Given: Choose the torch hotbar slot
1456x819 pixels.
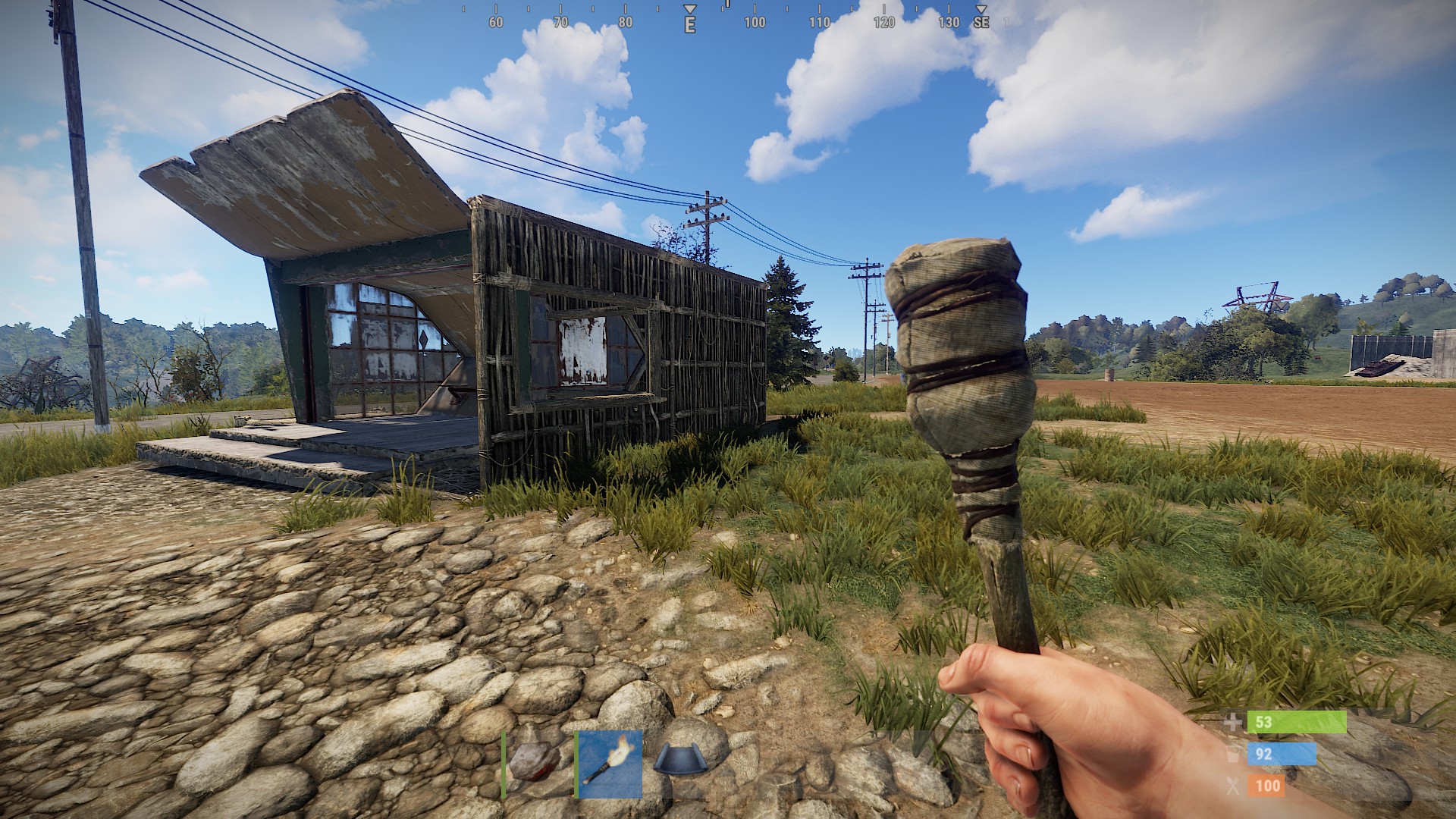Looking at the screenshot, I should [x=609, y=764].
